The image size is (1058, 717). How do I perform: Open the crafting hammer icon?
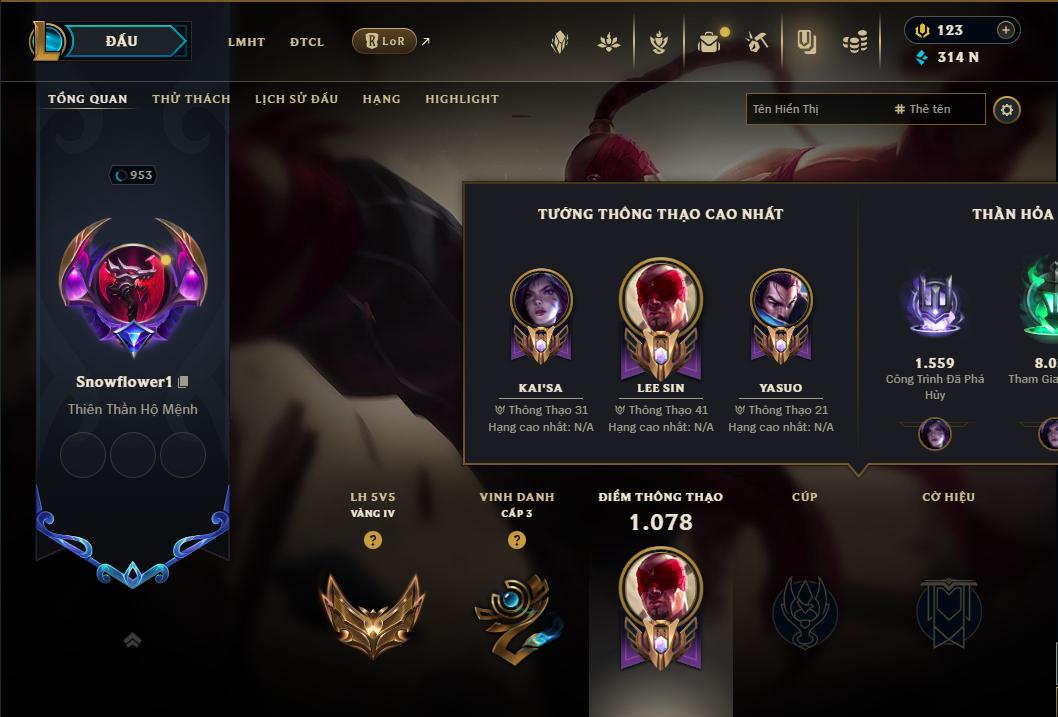click(x=758, y=42)
